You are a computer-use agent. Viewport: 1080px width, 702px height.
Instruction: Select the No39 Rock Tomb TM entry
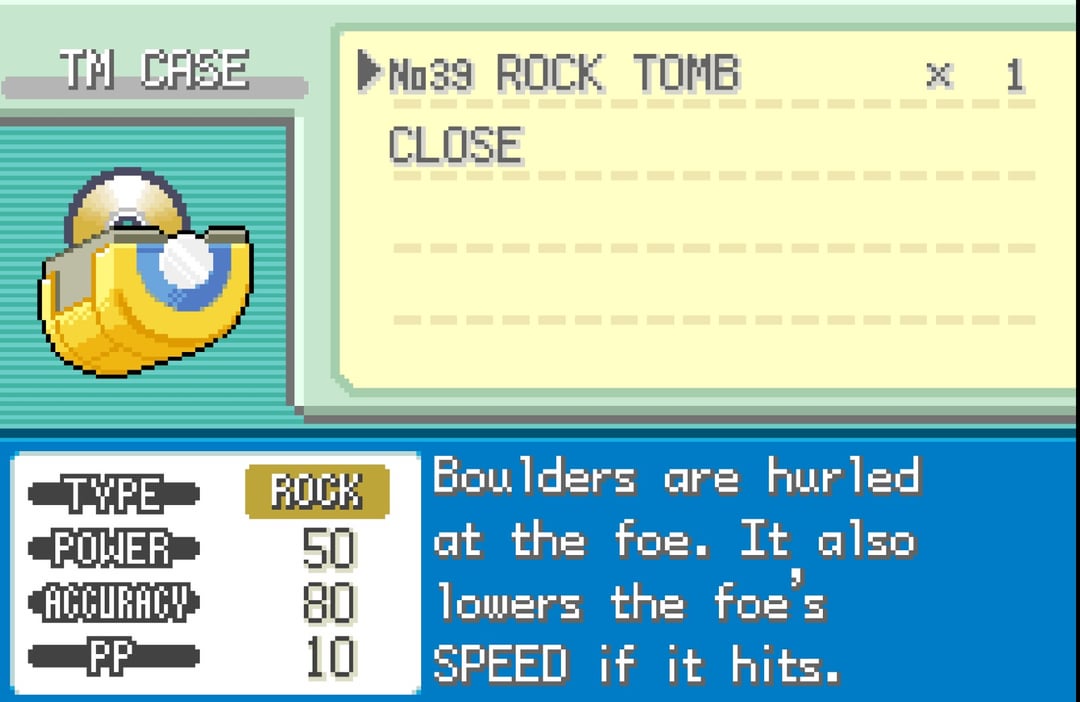(x=563, y=75)
